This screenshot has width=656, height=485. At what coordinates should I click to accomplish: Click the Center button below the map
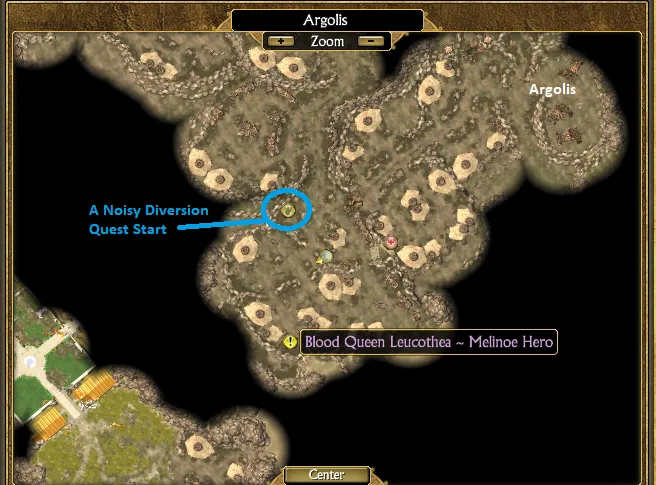[327, 475]
